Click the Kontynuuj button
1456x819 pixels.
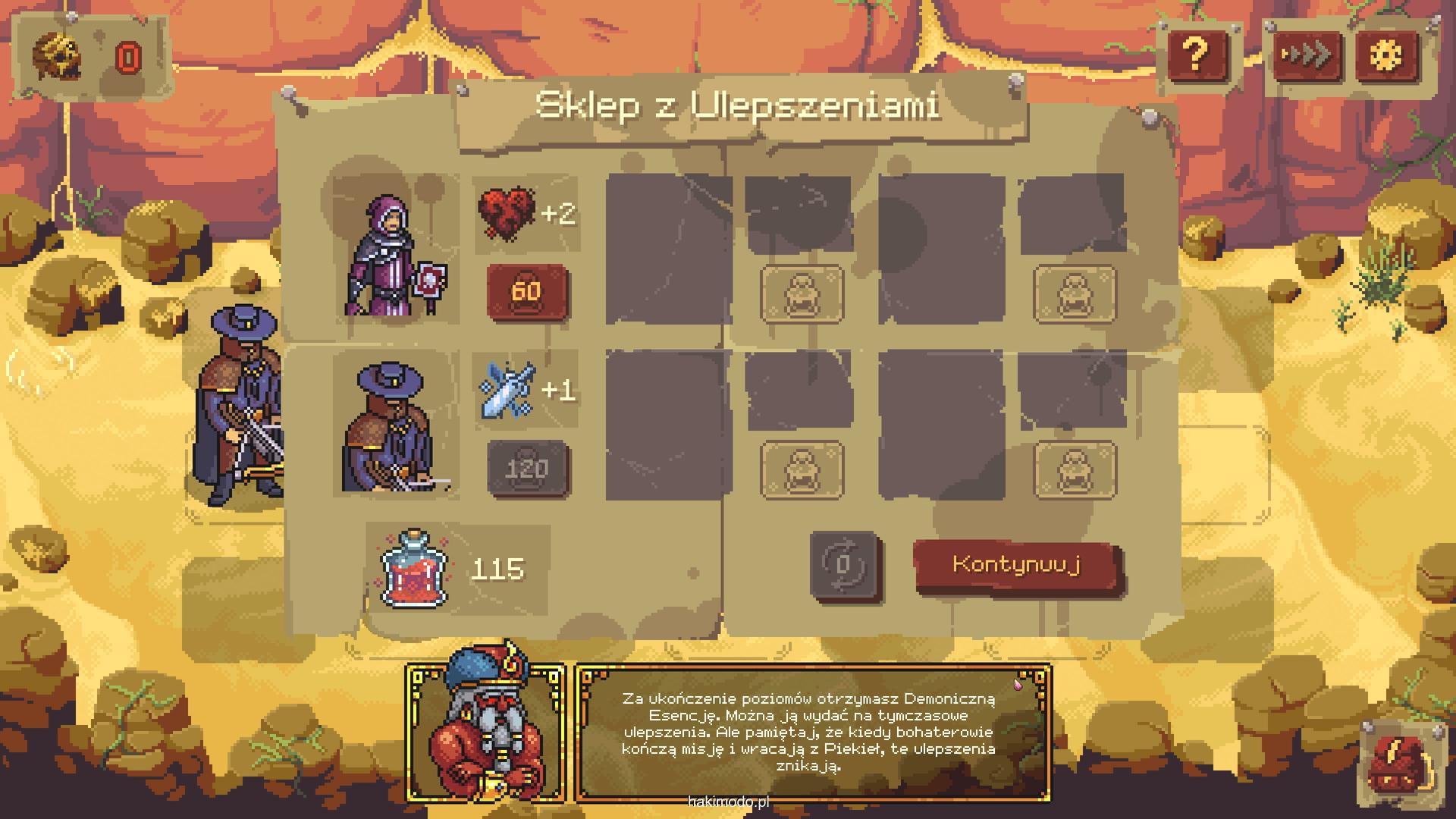point(1017,565)
